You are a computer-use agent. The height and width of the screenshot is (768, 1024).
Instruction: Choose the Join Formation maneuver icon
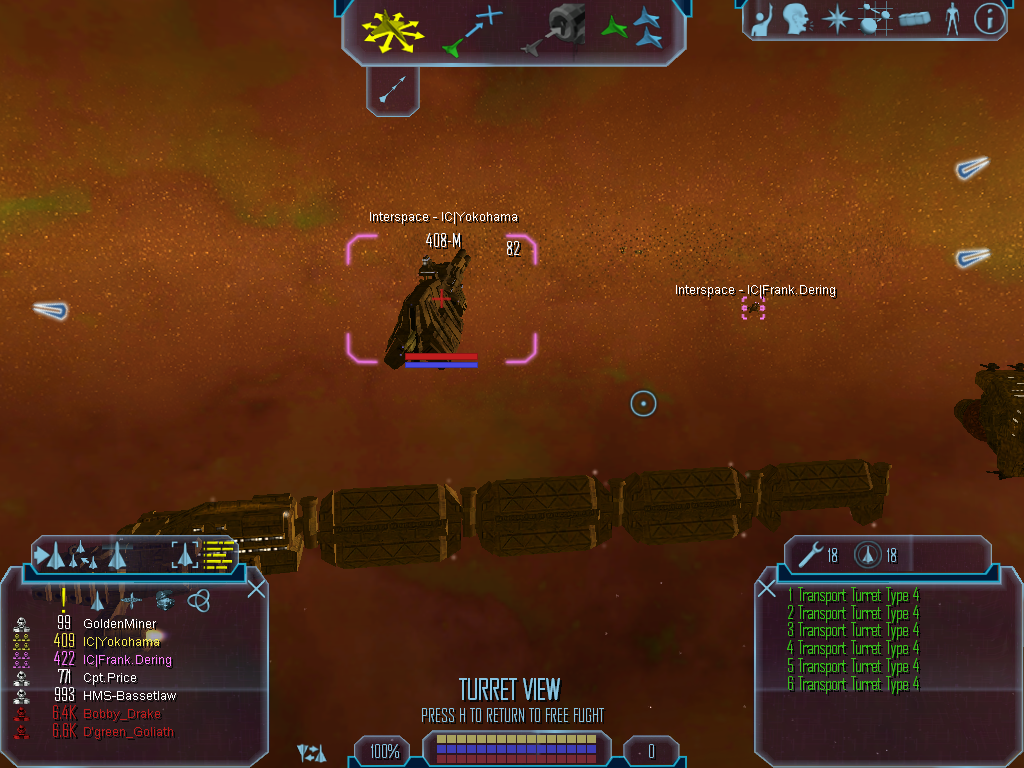coord(633,29)
